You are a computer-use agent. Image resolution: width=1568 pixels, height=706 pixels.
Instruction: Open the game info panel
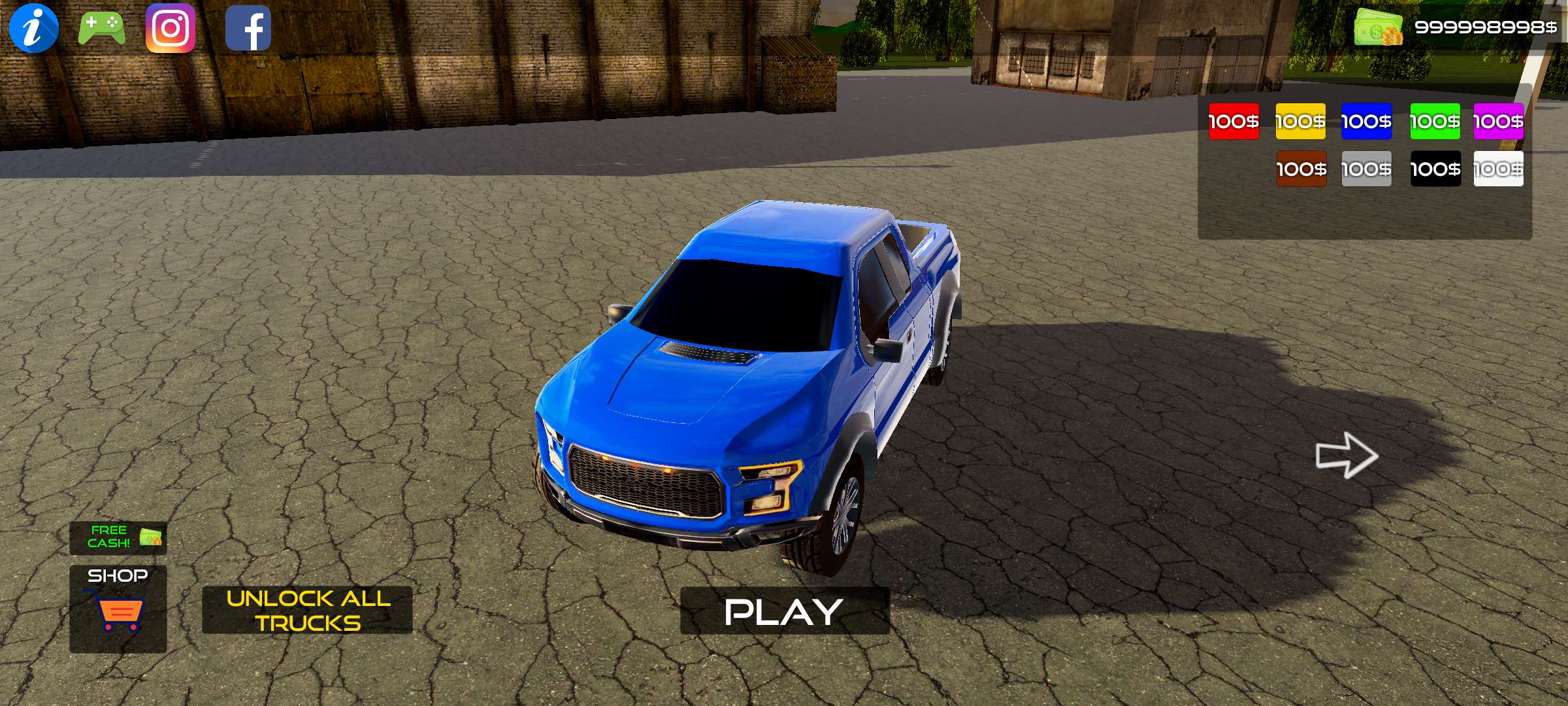(x=34, y=28)
